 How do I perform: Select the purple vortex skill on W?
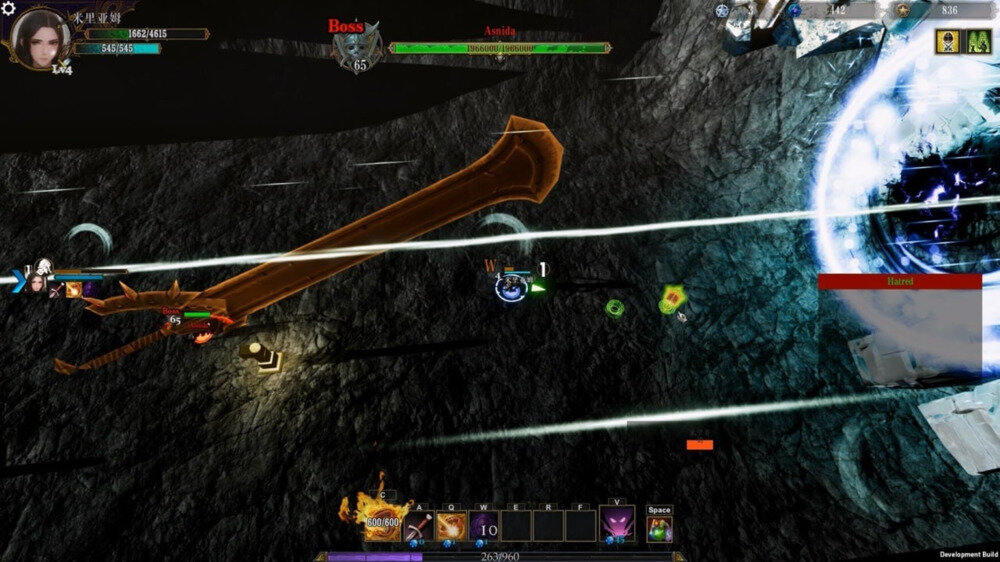[483, 525]
